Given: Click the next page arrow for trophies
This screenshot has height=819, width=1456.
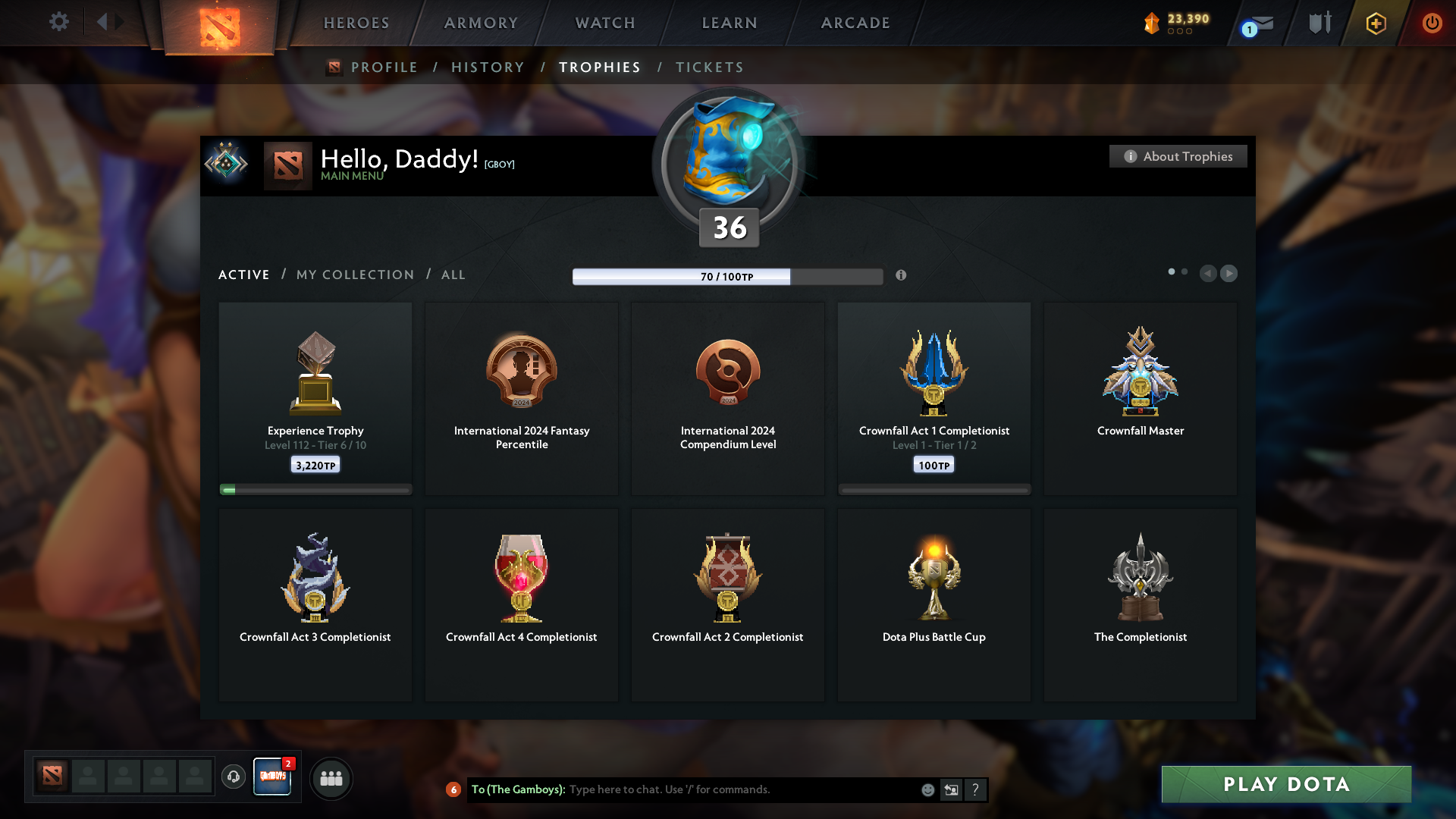Looking at the screenshot, I should click(1228, 274).
